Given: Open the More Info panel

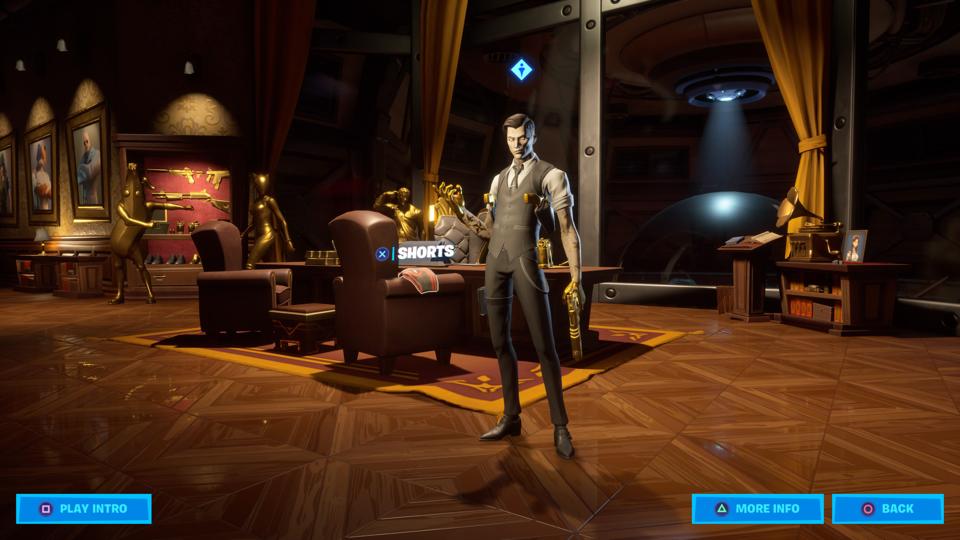Looking at the screenshot, I should [757, 508].
